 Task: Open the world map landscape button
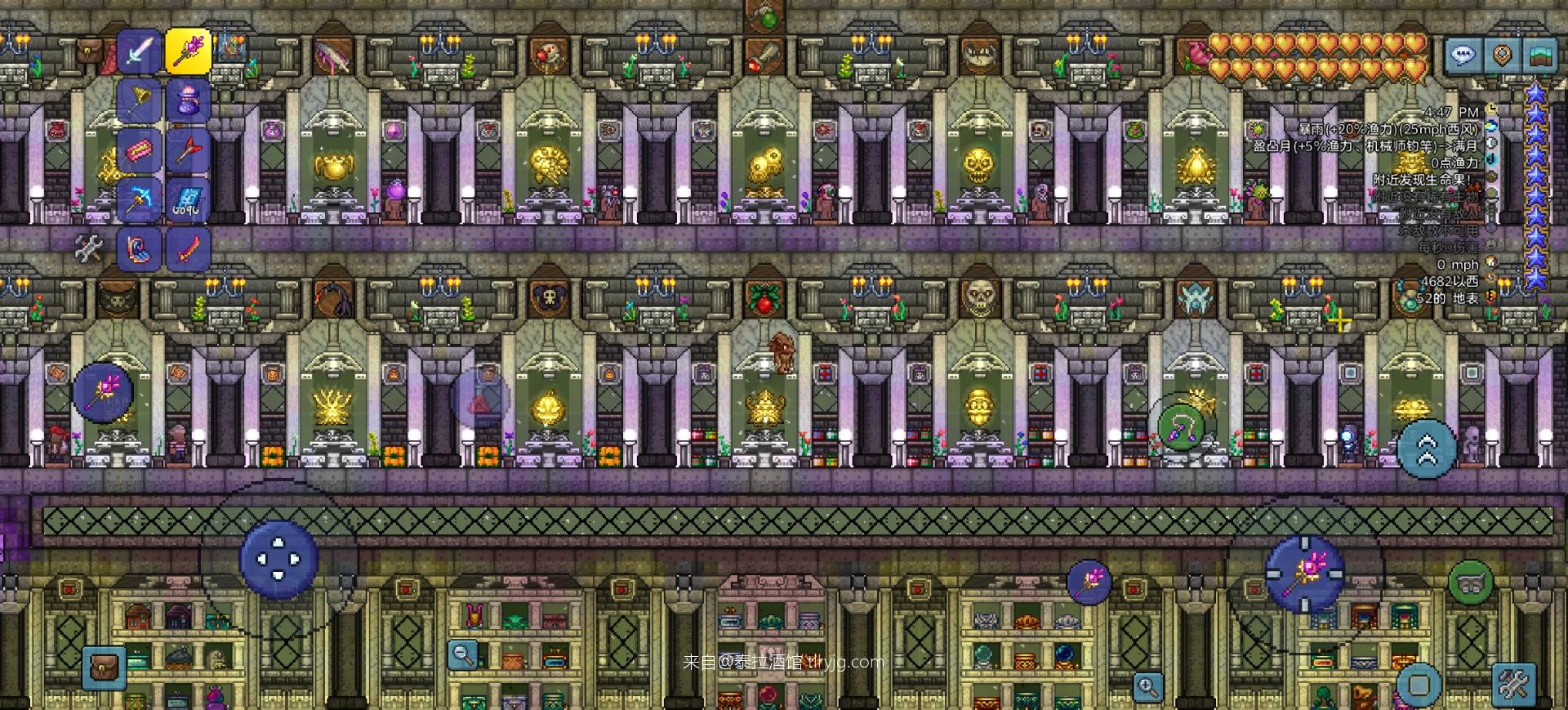pos(1539,56)
